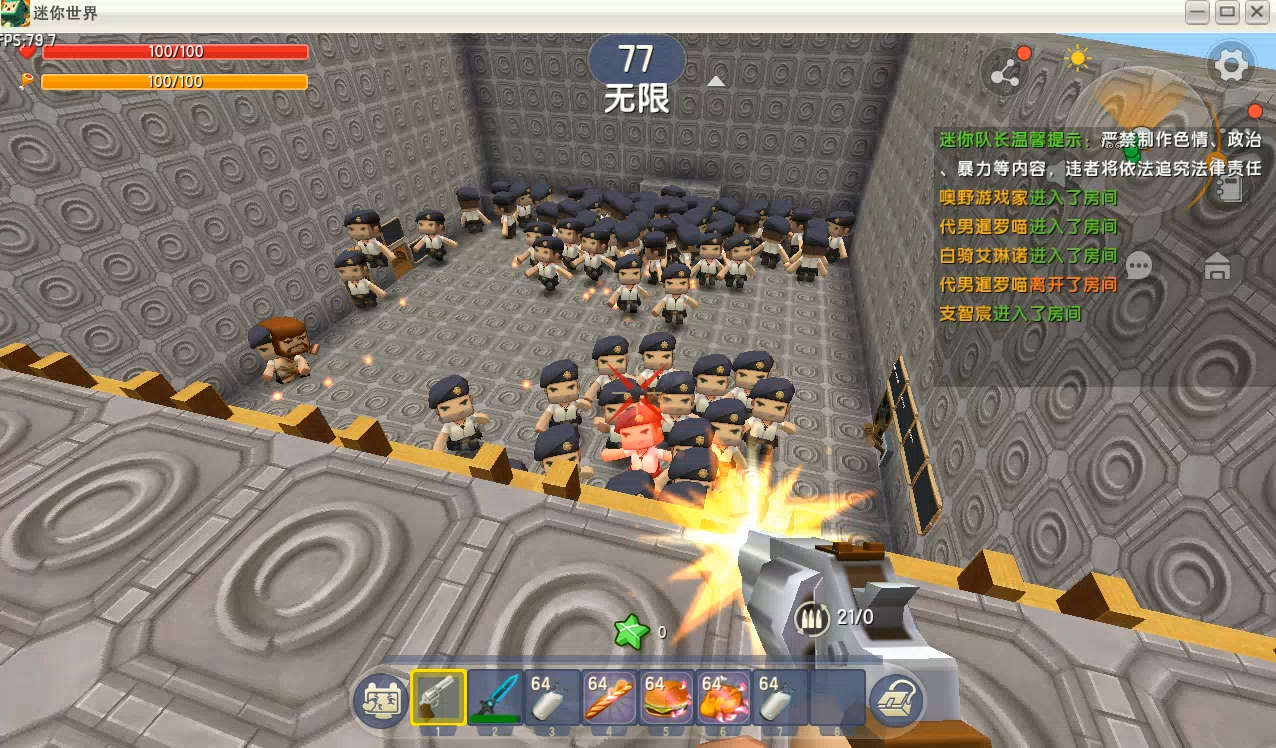The image size is (1276, 748).
Task: Open the gear settings menu
Action: pos(1230,67)
